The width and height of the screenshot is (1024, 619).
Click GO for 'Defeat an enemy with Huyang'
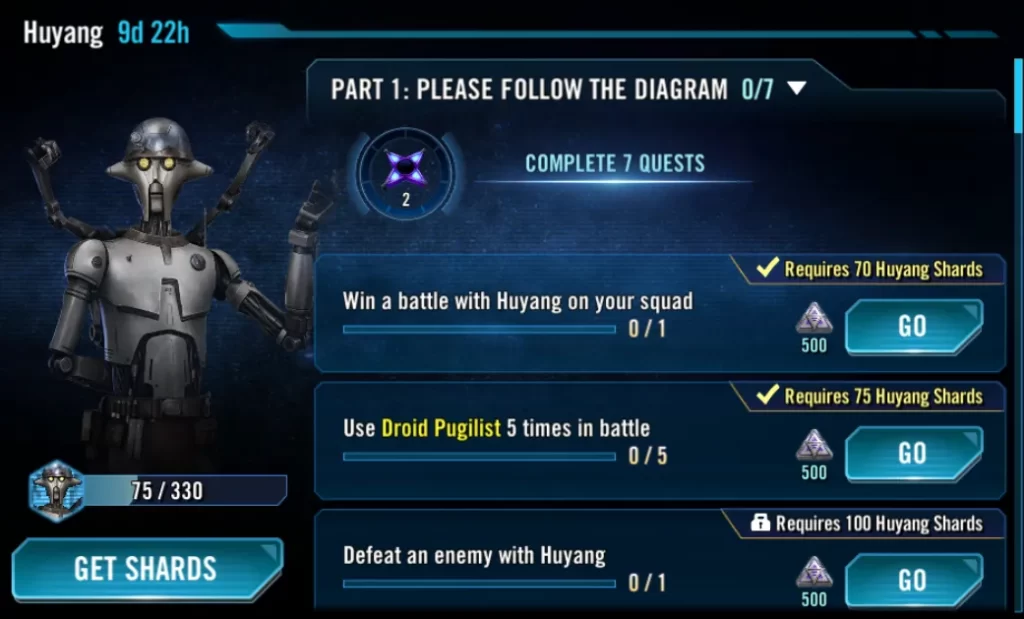point(912,579)
